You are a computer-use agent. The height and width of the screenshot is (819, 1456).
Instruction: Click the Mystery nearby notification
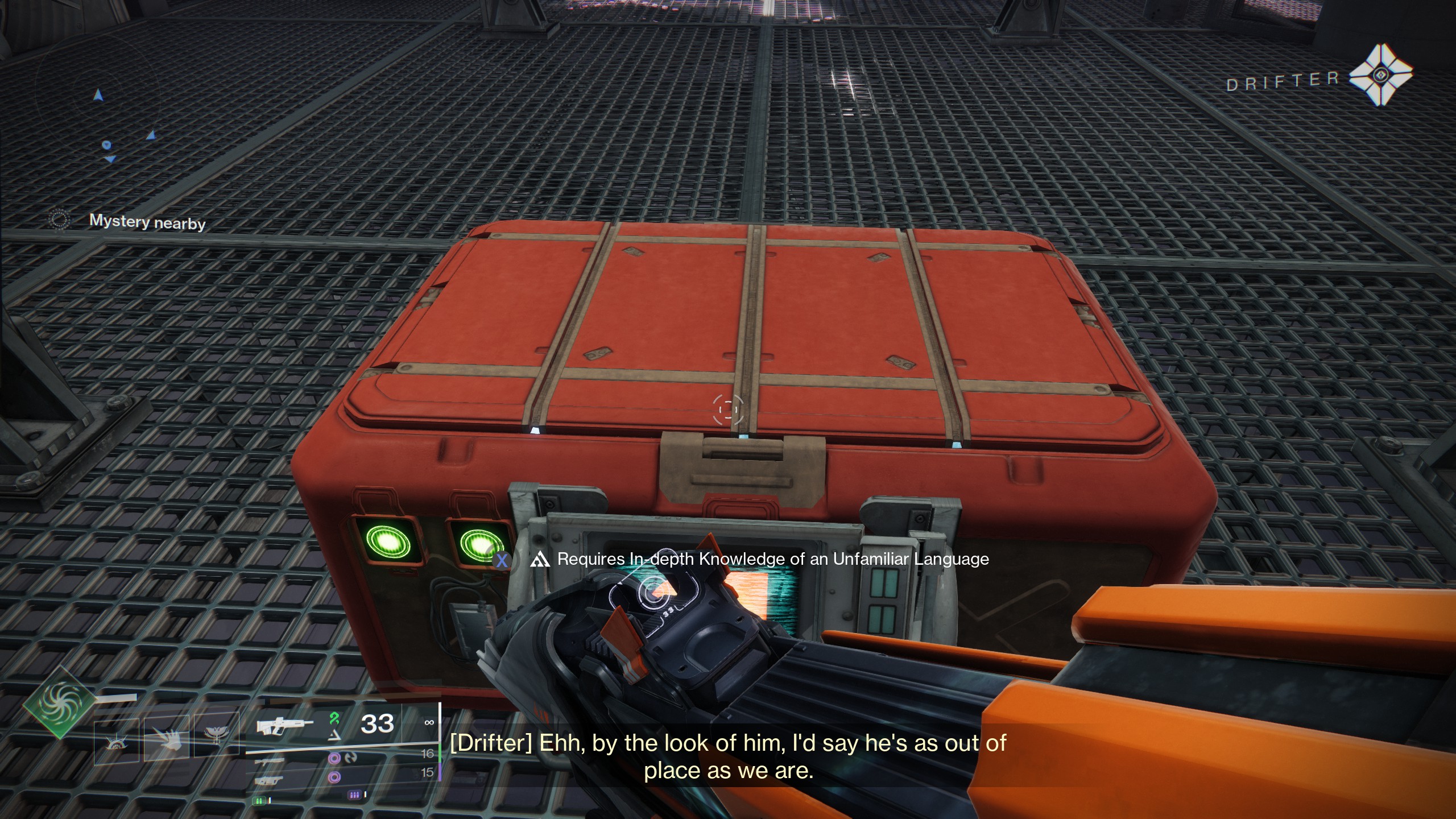[147, 222]
